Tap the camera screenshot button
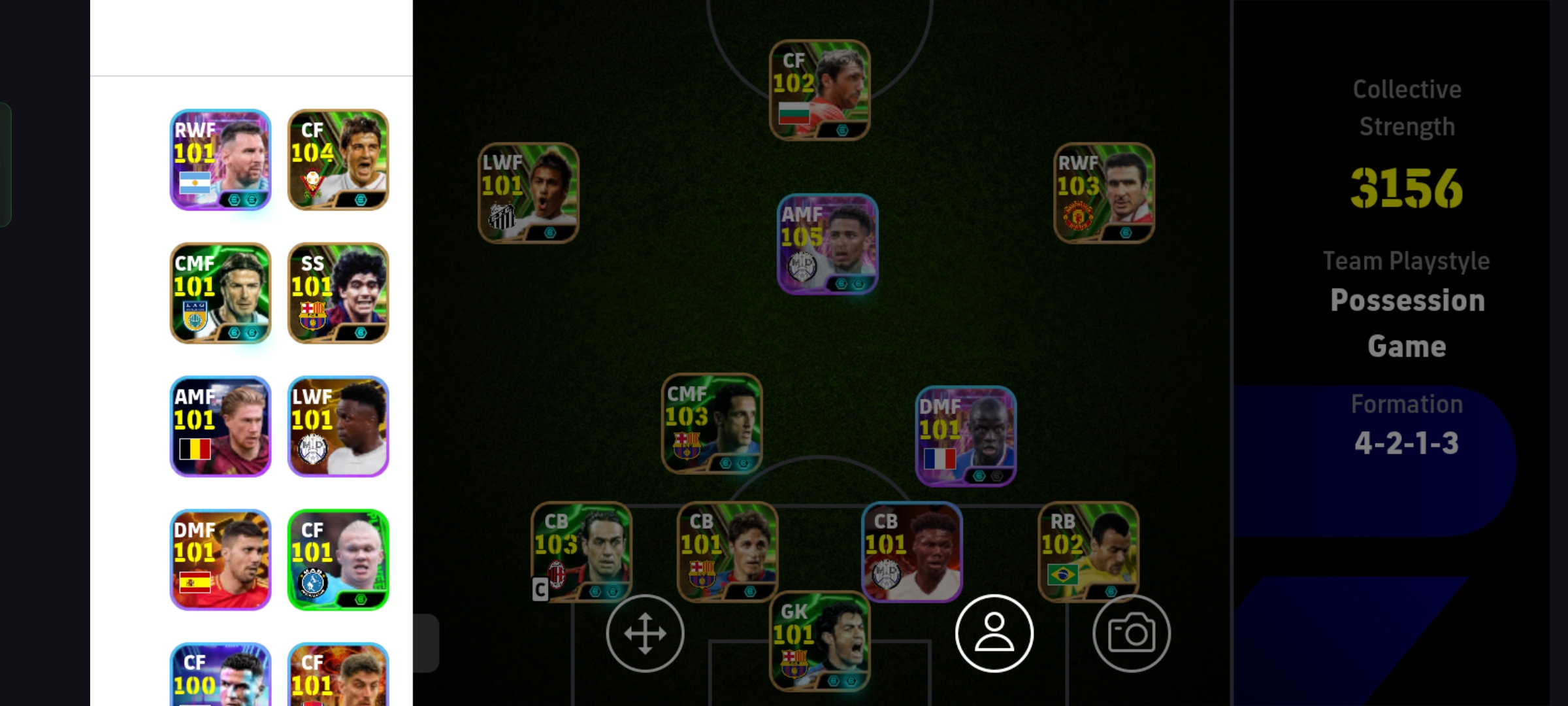Image resolution: width=1568 pixels, height=706 pixels. tap(1131, 633)
